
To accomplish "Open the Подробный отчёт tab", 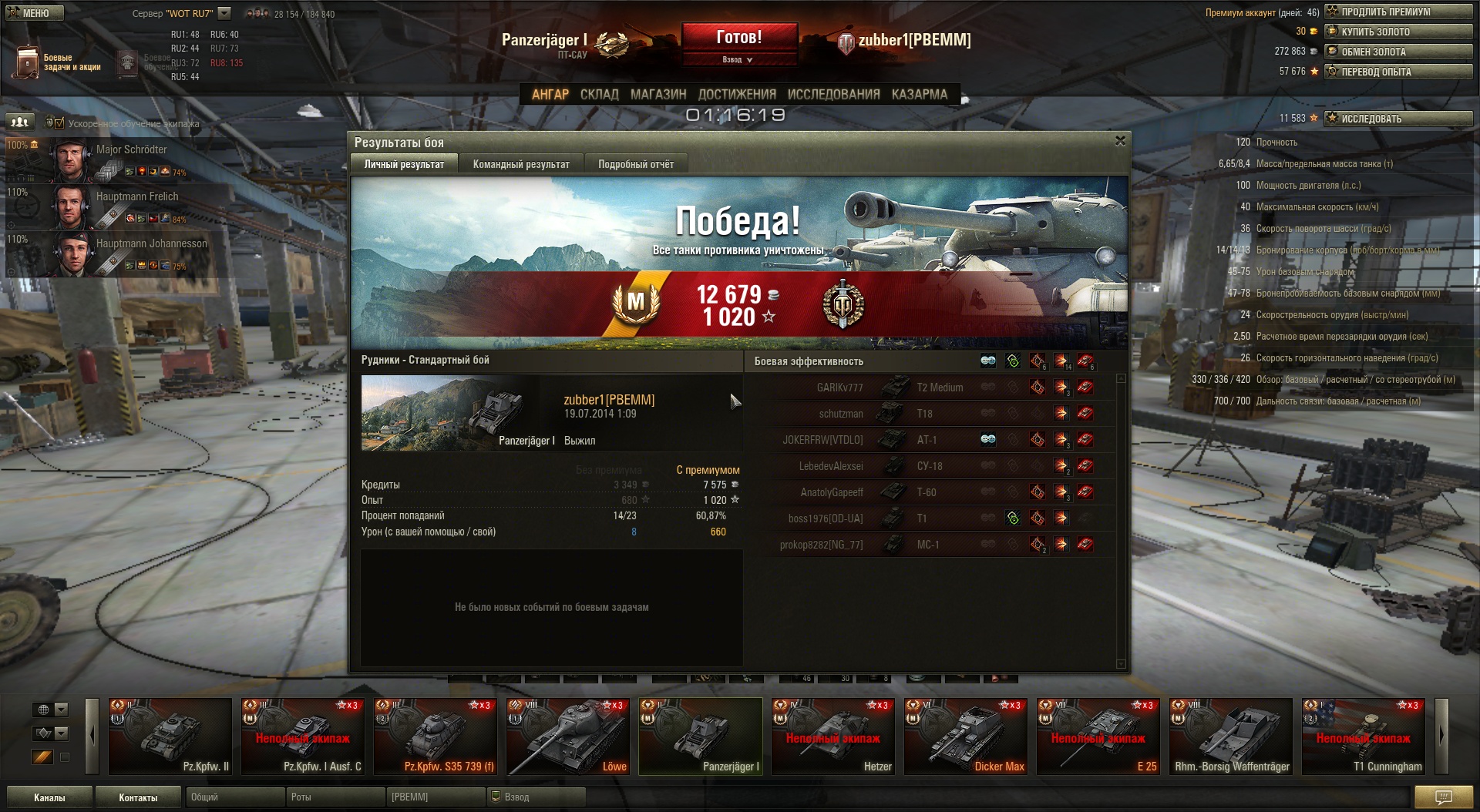I will tap(635, 164).
